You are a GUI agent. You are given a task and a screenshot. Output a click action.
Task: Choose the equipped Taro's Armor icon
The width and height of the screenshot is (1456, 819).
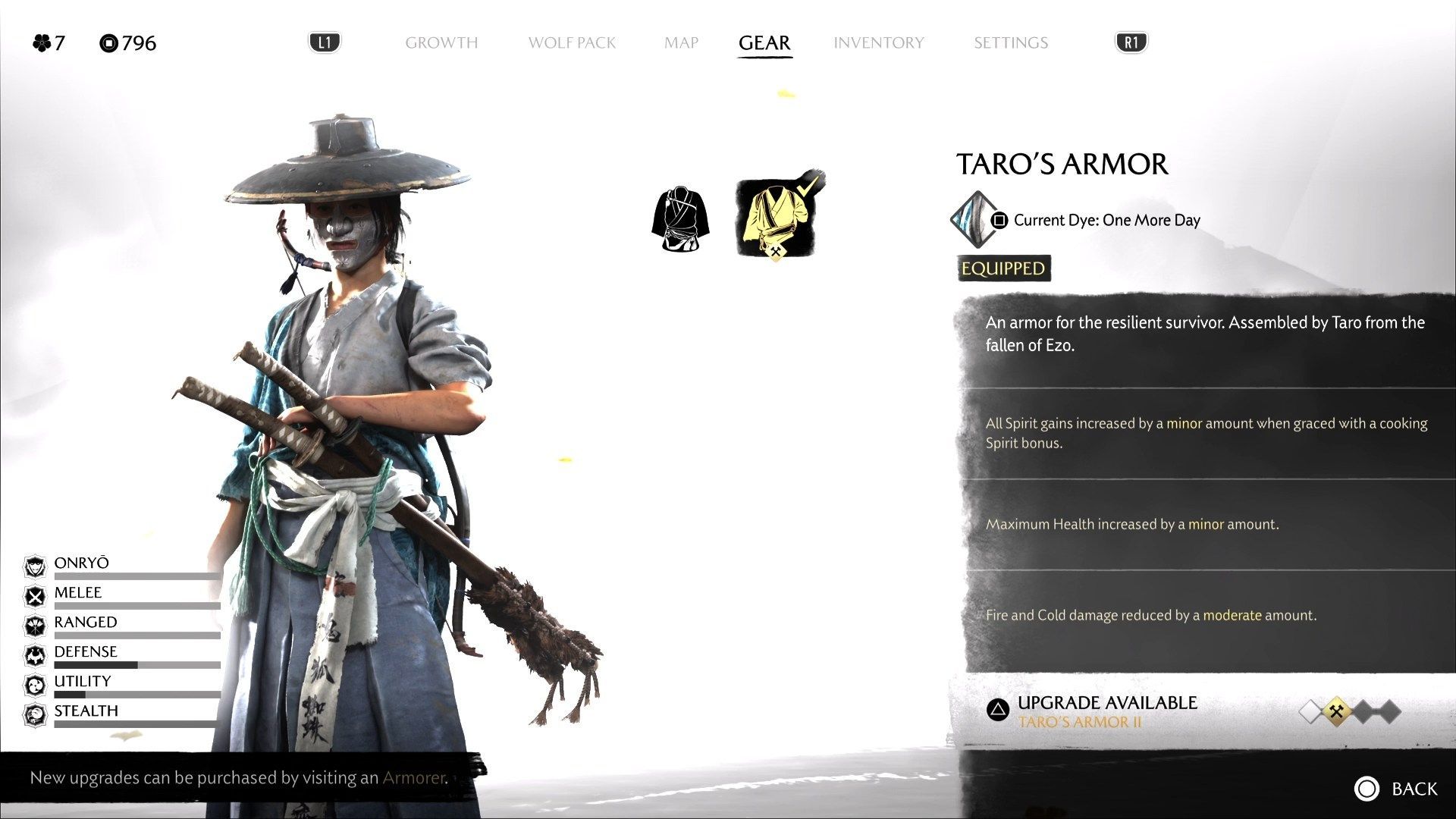point(775,218)
